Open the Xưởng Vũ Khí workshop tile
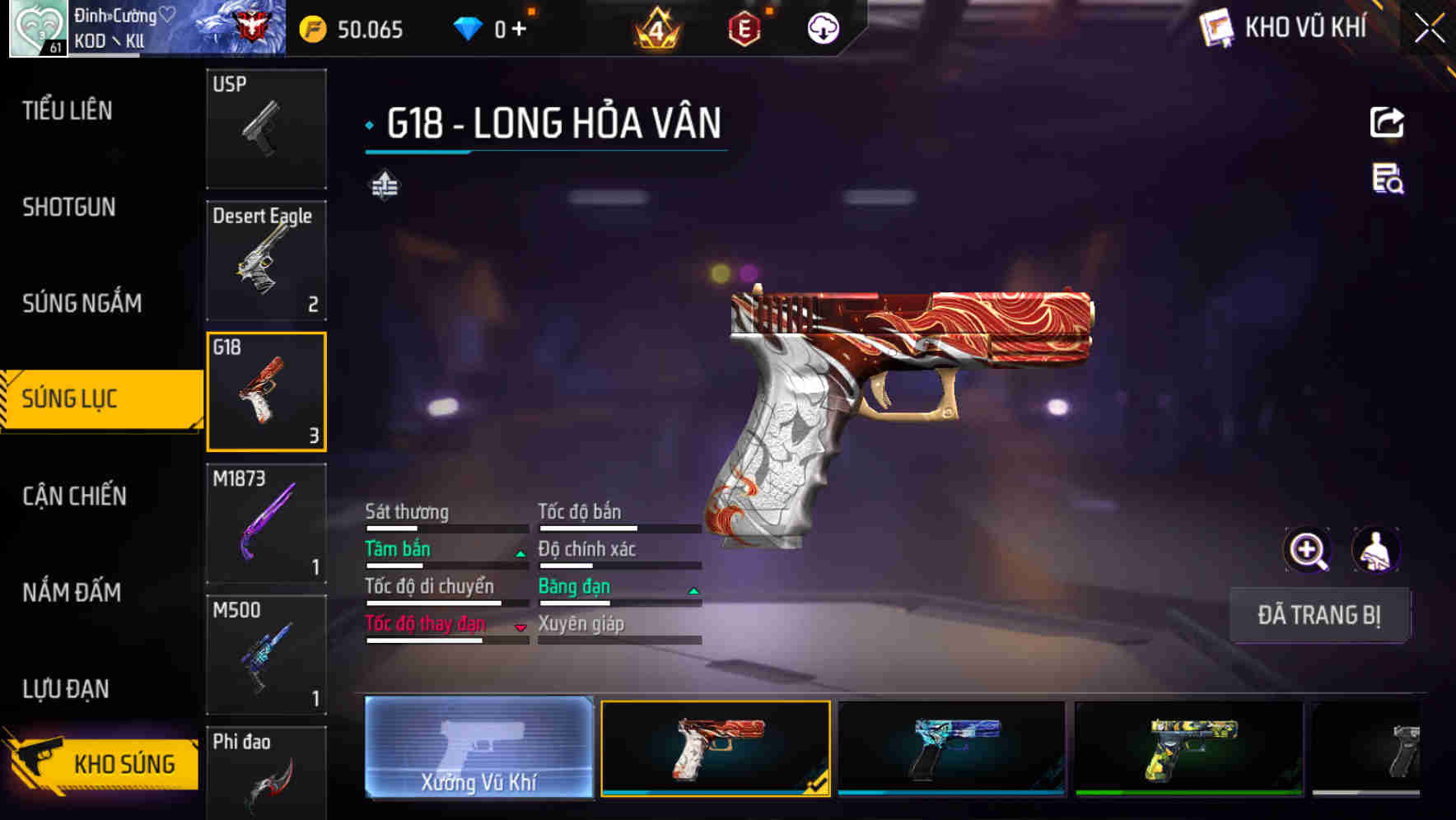 [x=478, y=748]
